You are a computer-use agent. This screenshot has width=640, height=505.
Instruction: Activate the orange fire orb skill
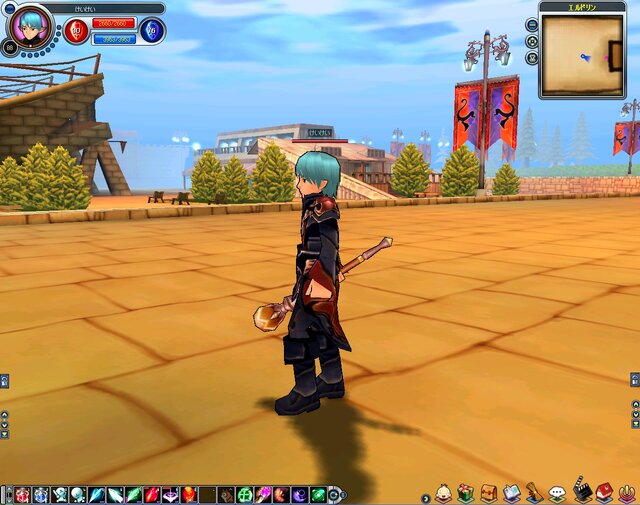pos(189,495)
